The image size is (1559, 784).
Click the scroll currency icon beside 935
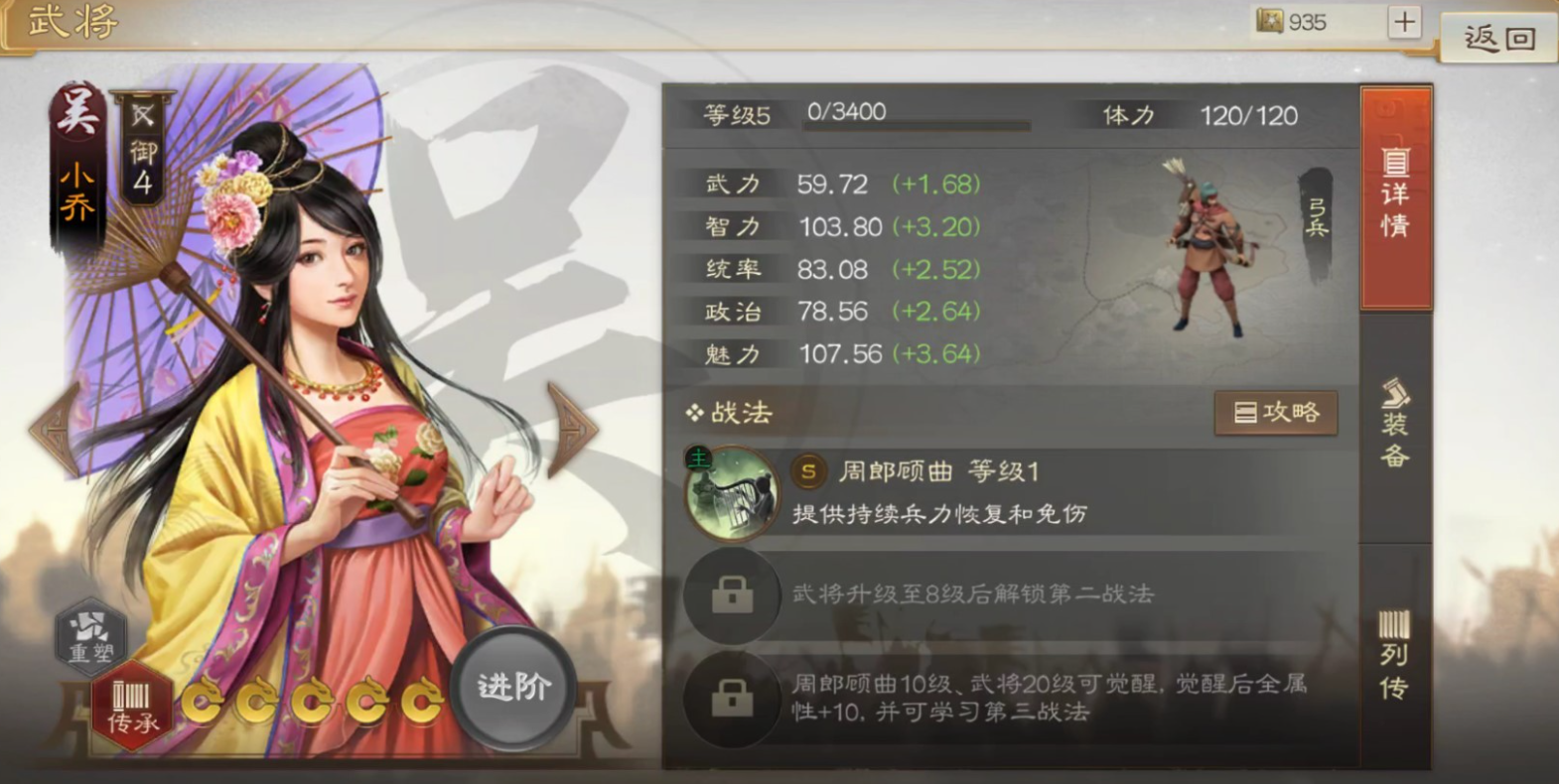coord(1268,21)
